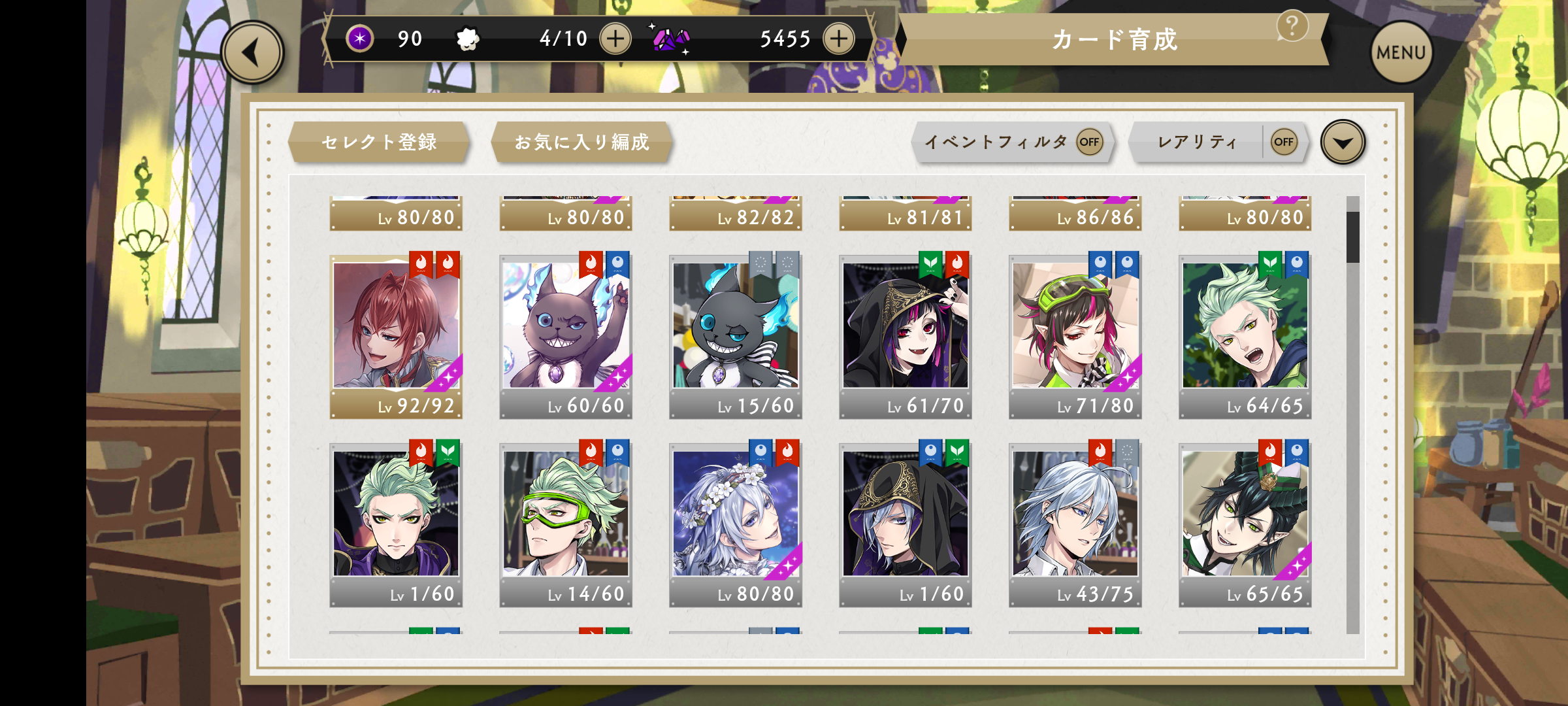
Task: Open help via the question mark icon
Action: pyautogui.click(x=1292, y=27)
